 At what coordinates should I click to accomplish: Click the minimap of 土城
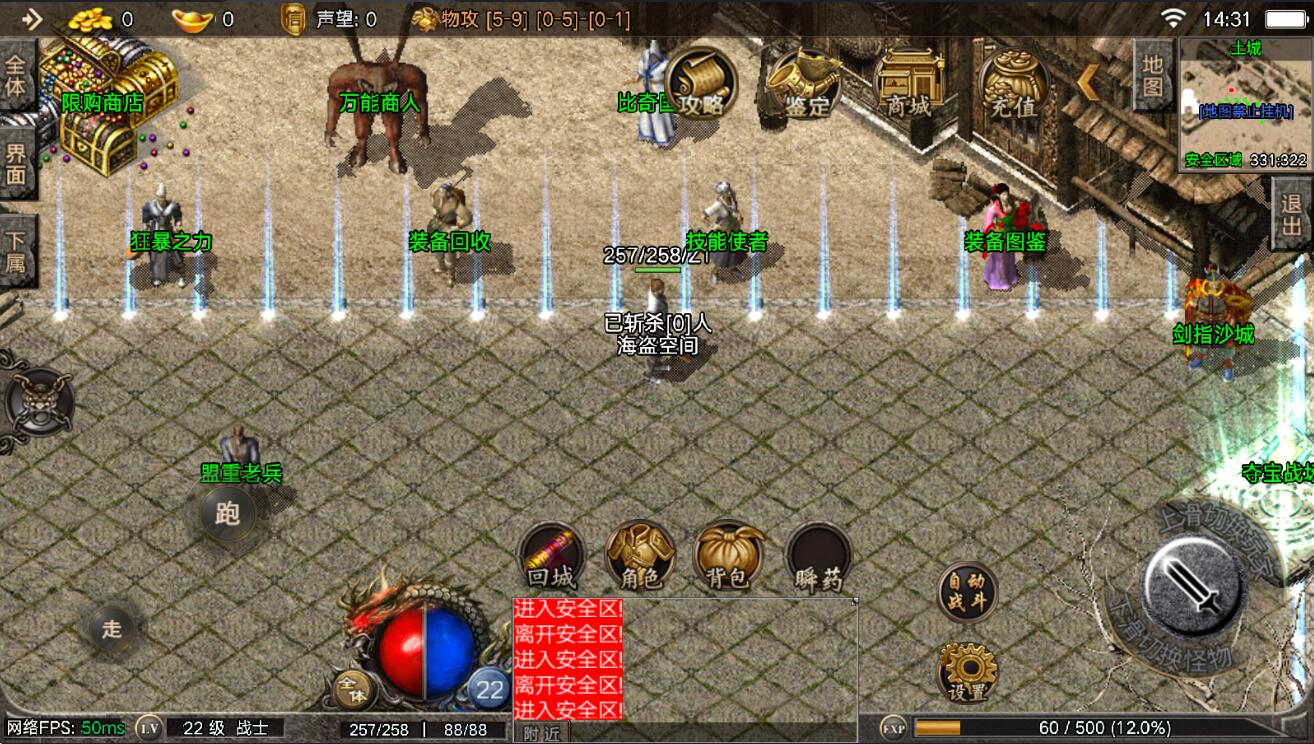pyautogui.click(x=1245, y=103)
